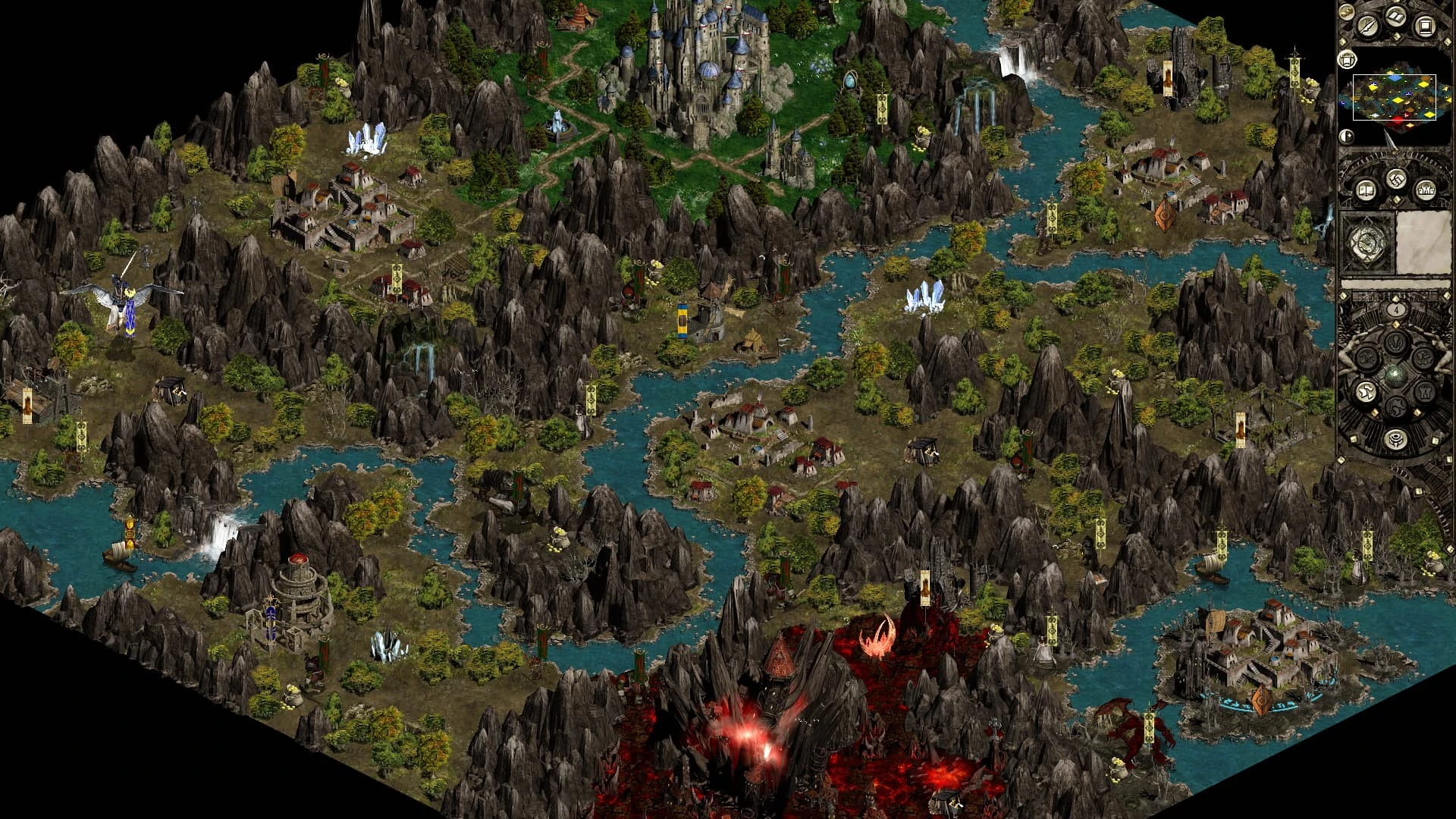Click the blue crystal cluster near the river
Image resolution: width=1456 pixels, height=819 pixels.
click(x=925, y=296)
